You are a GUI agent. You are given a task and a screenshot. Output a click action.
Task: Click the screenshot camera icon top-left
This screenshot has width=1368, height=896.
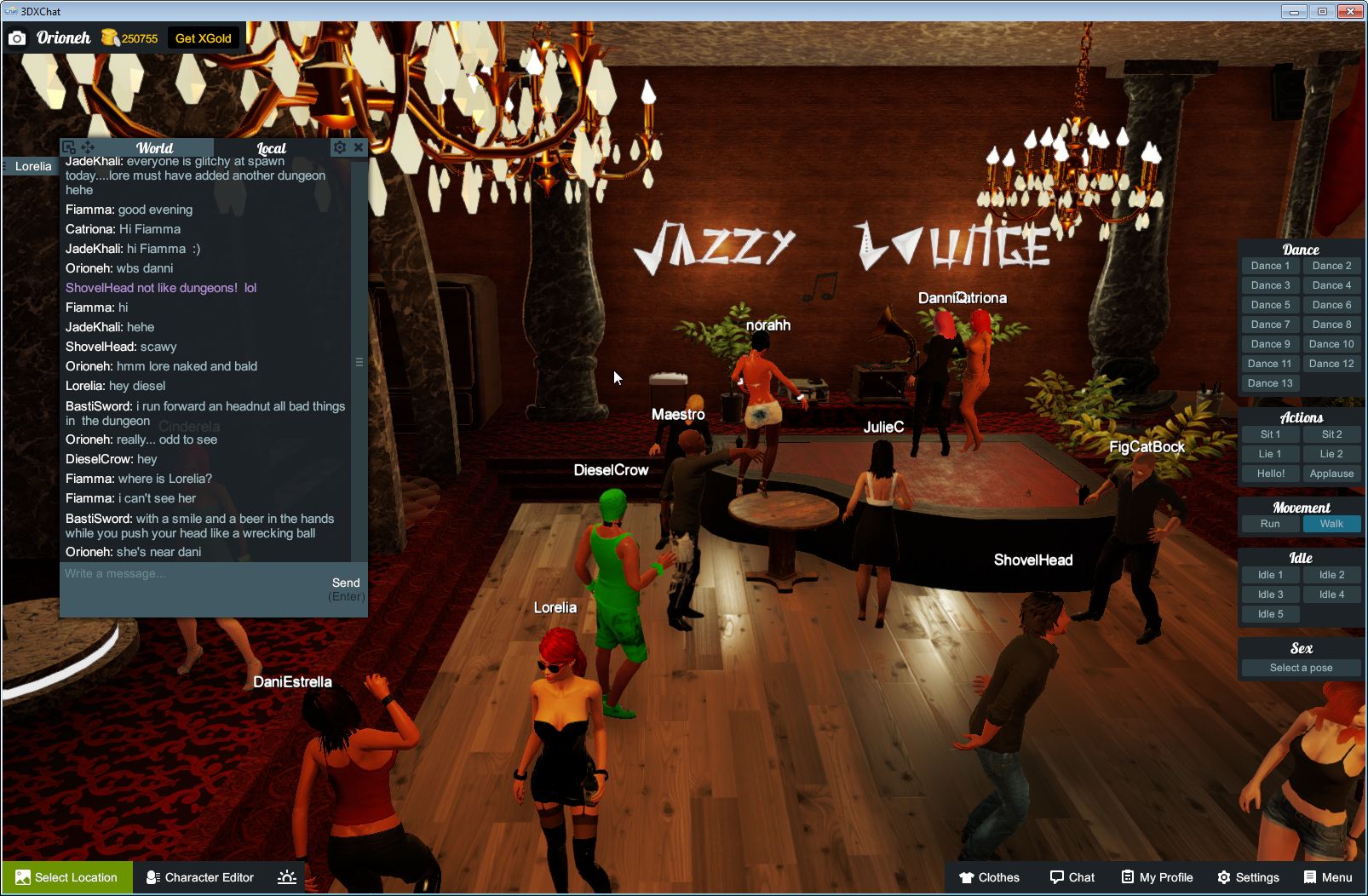click(x=17, y=37)
